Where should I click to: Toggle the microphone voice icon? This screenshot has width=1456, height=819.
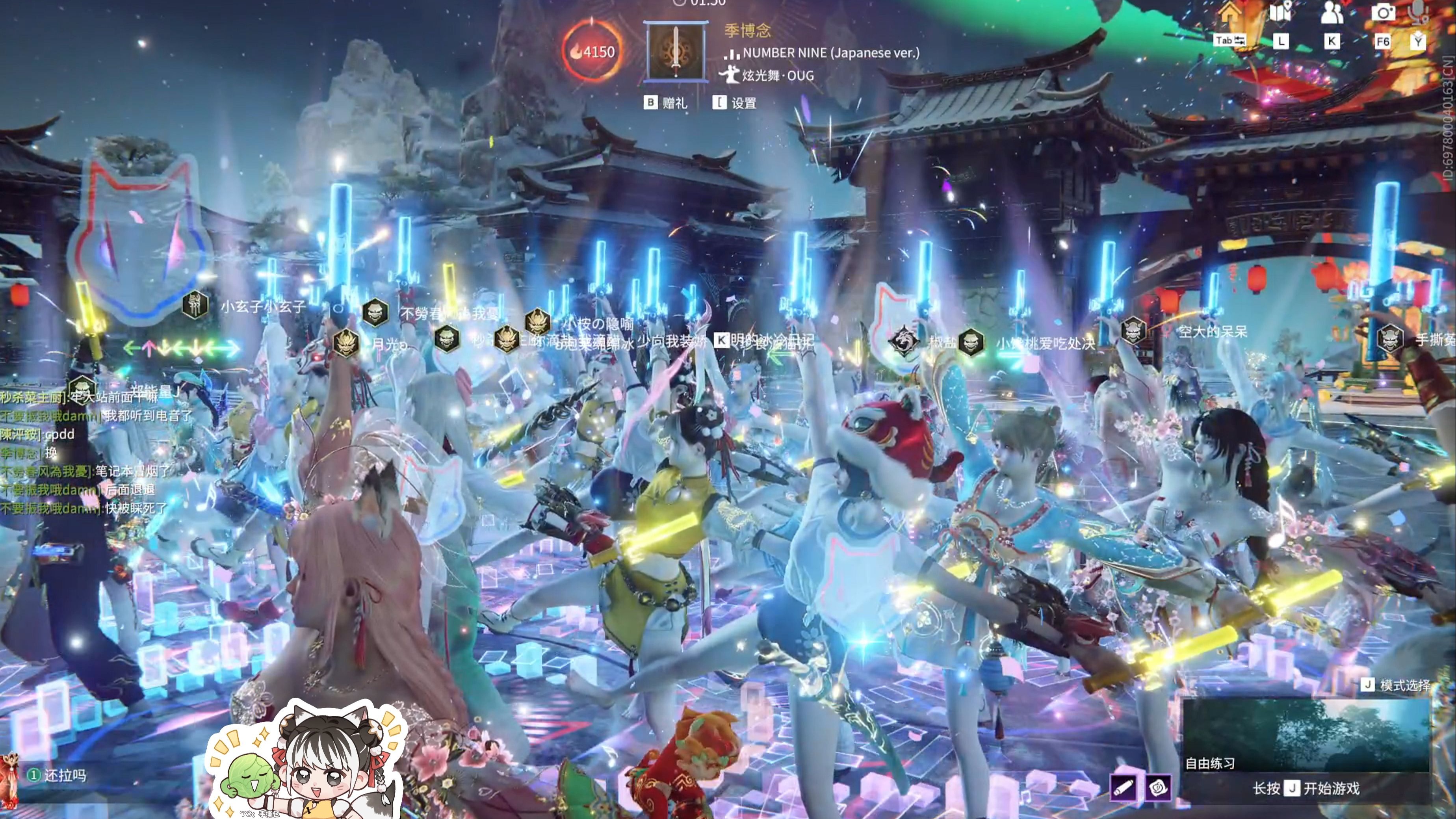click(x=1419, y=13)
